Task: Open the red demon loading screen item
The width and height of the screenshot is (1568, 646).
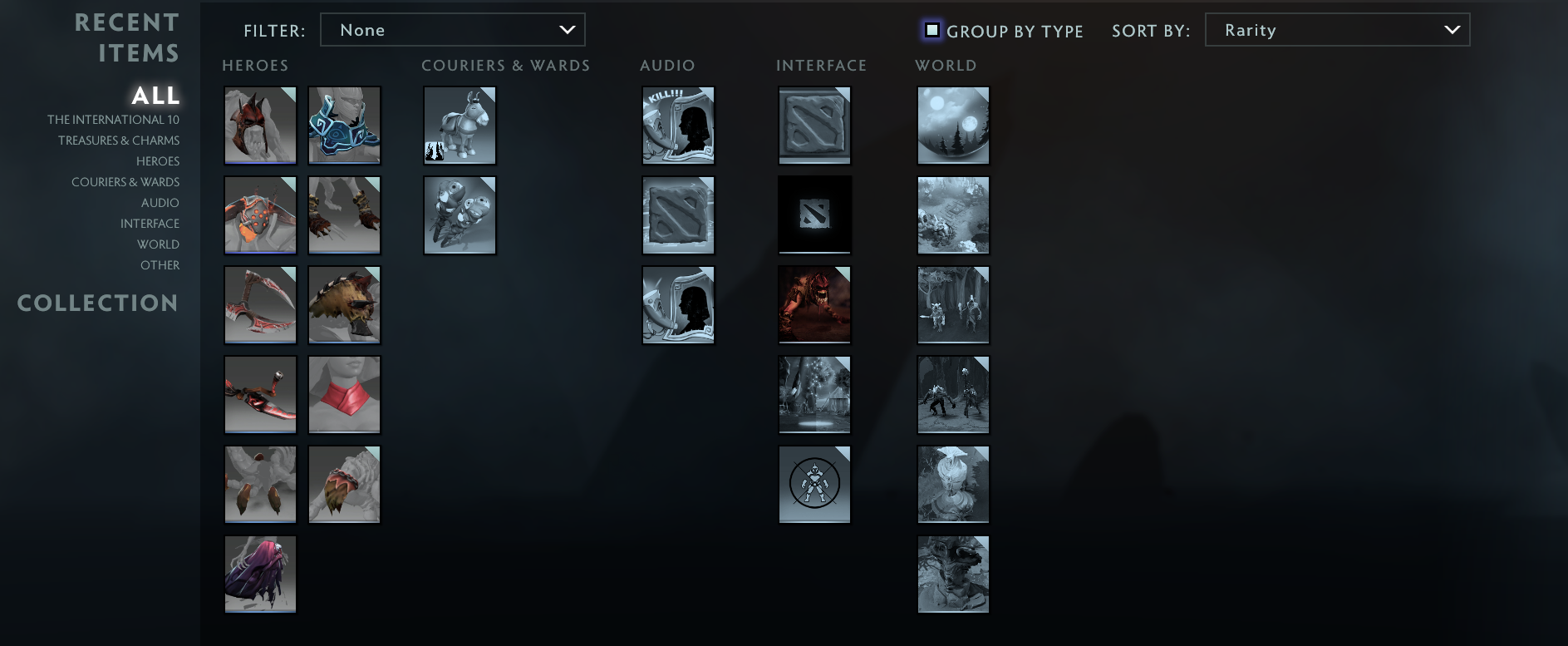Action: pyautogui.click(x=813, y=304)
